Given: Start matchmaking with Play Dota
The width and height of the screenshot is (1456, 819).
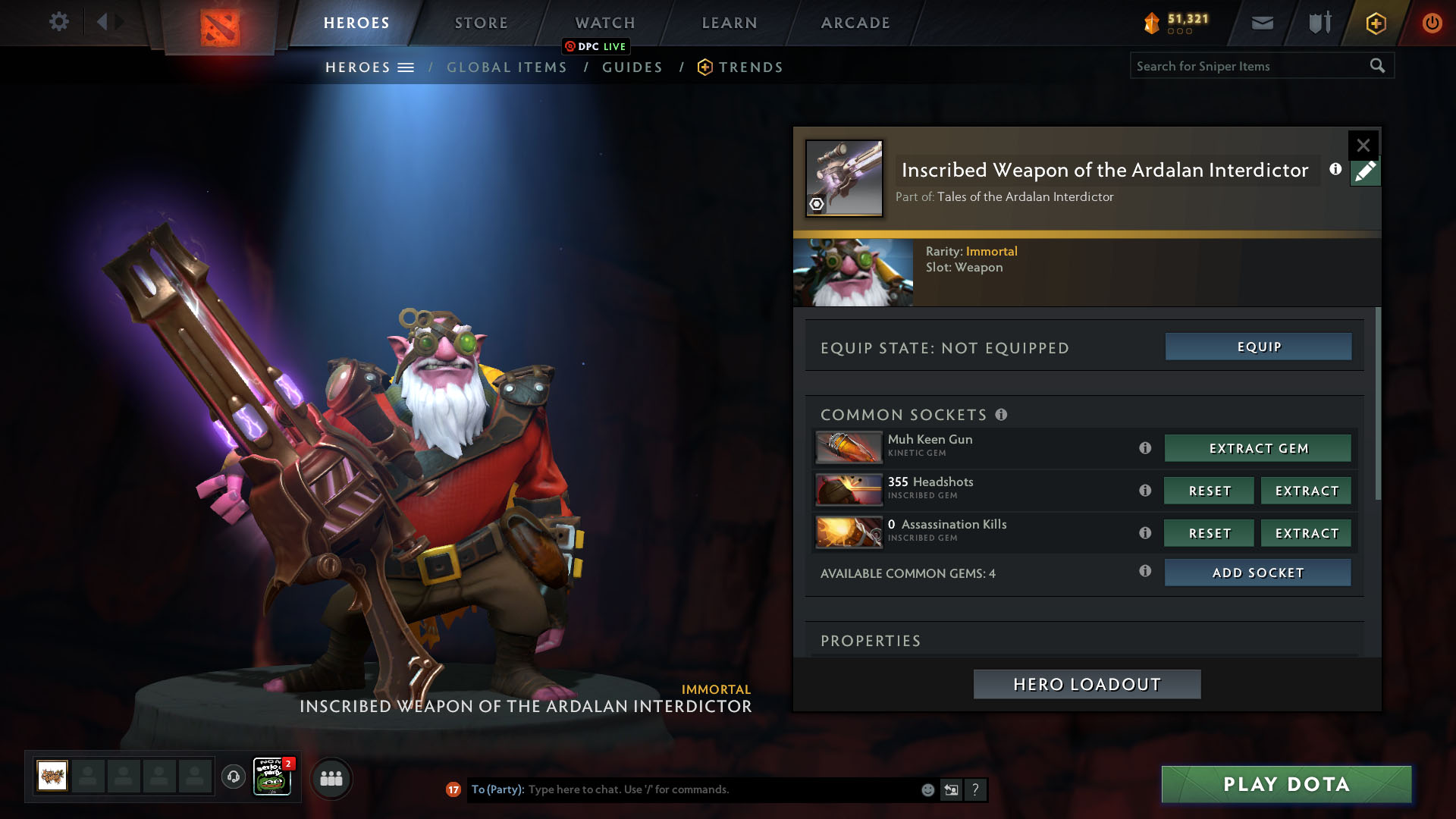Looking at the screenshot, I should click(1286, 784).
